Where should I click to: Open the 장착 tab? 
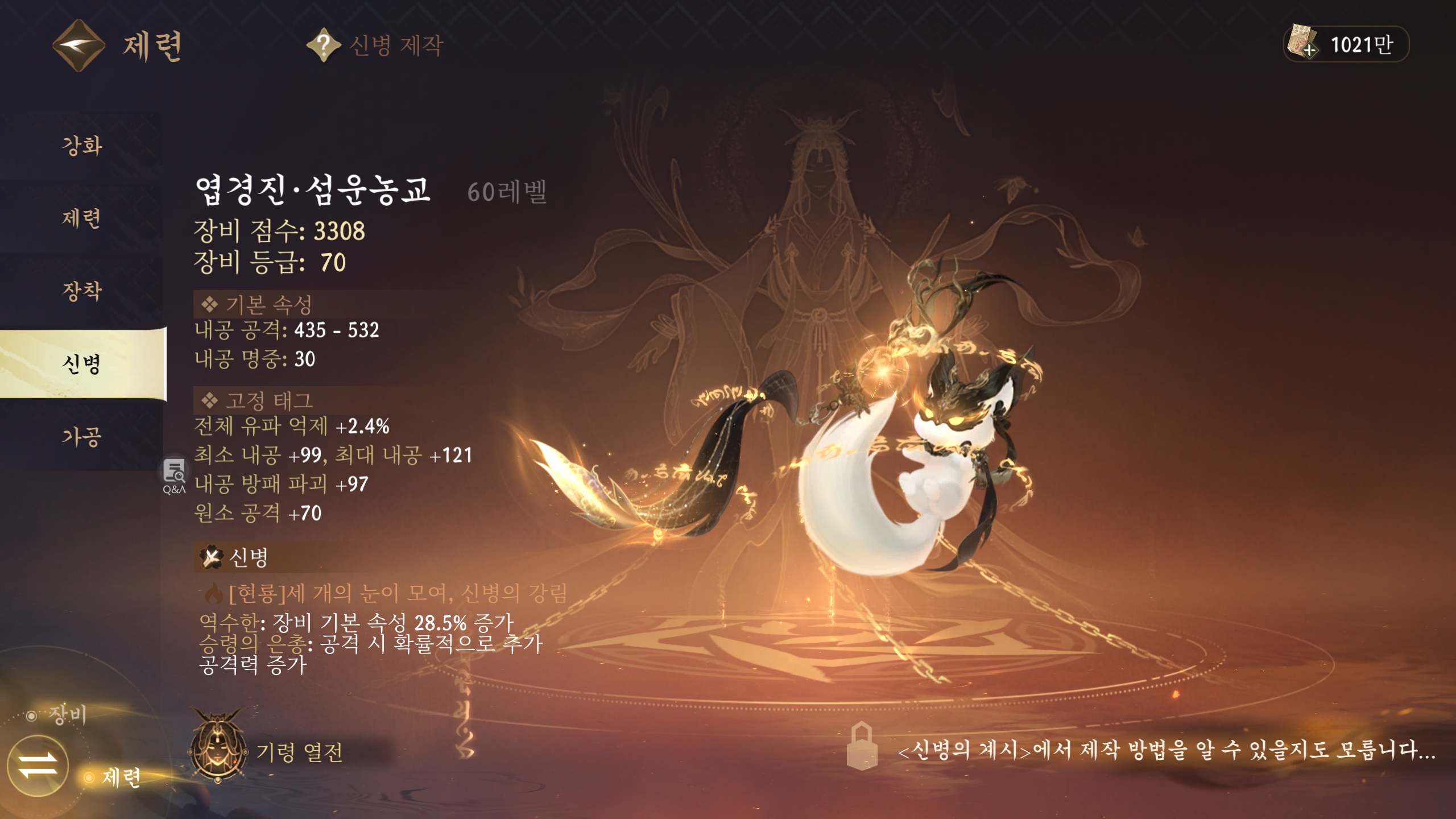(82, 291)
